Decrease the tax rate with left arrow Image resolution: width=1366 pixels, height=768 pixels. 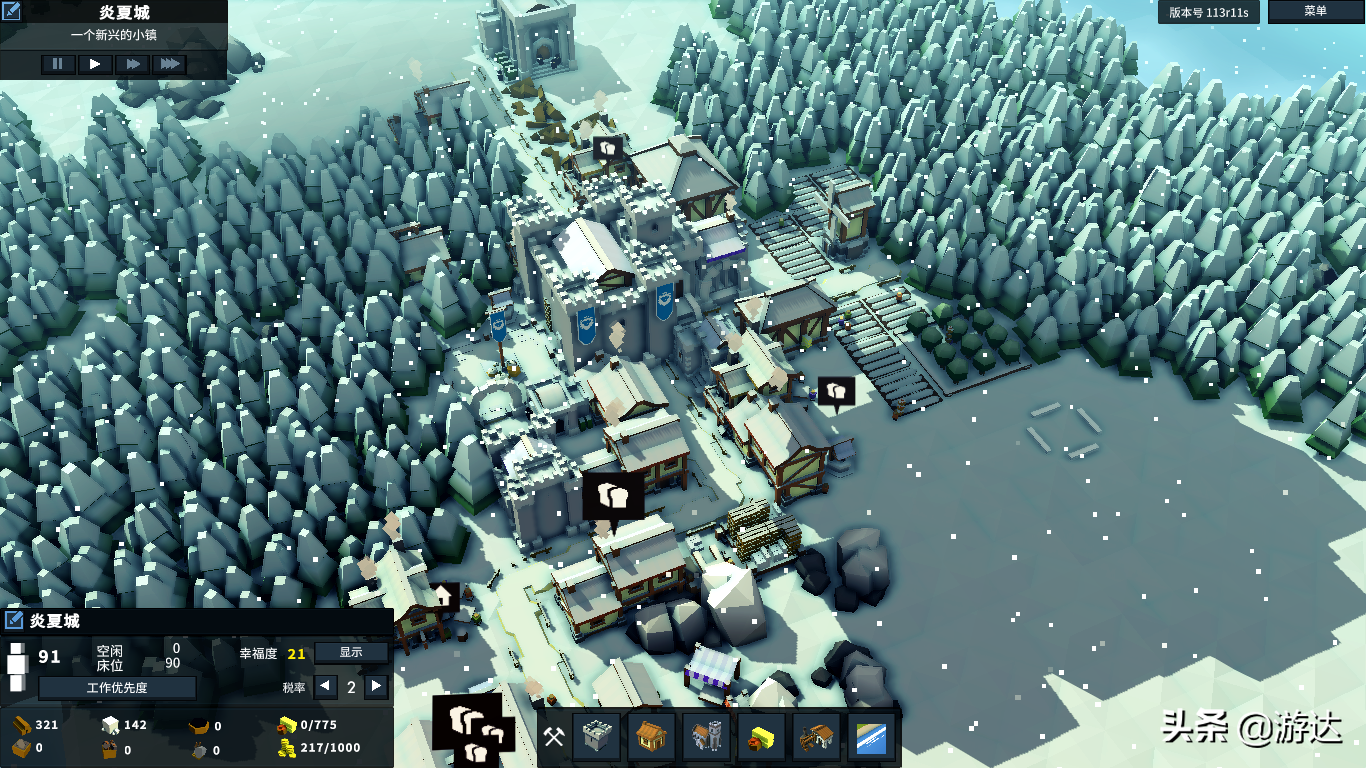[x=325, y=687]
